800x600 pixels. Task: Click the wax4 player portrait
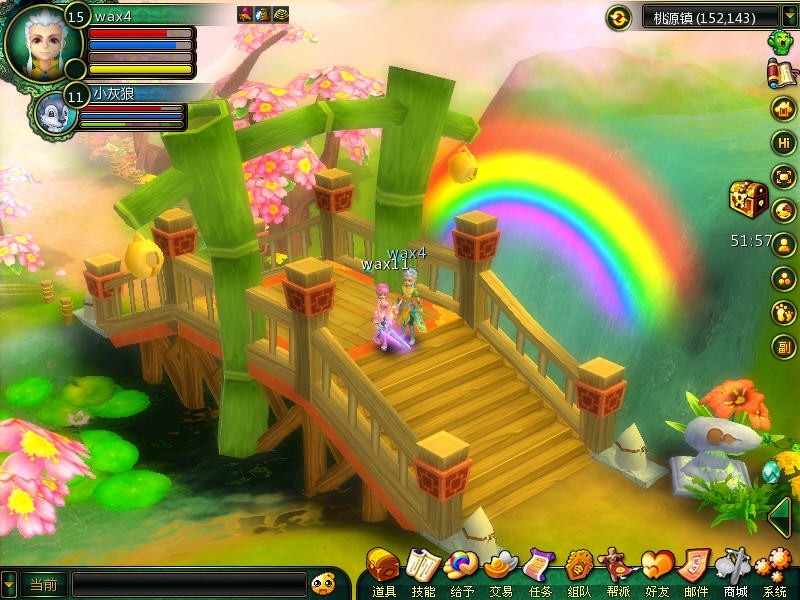[42, 42]
